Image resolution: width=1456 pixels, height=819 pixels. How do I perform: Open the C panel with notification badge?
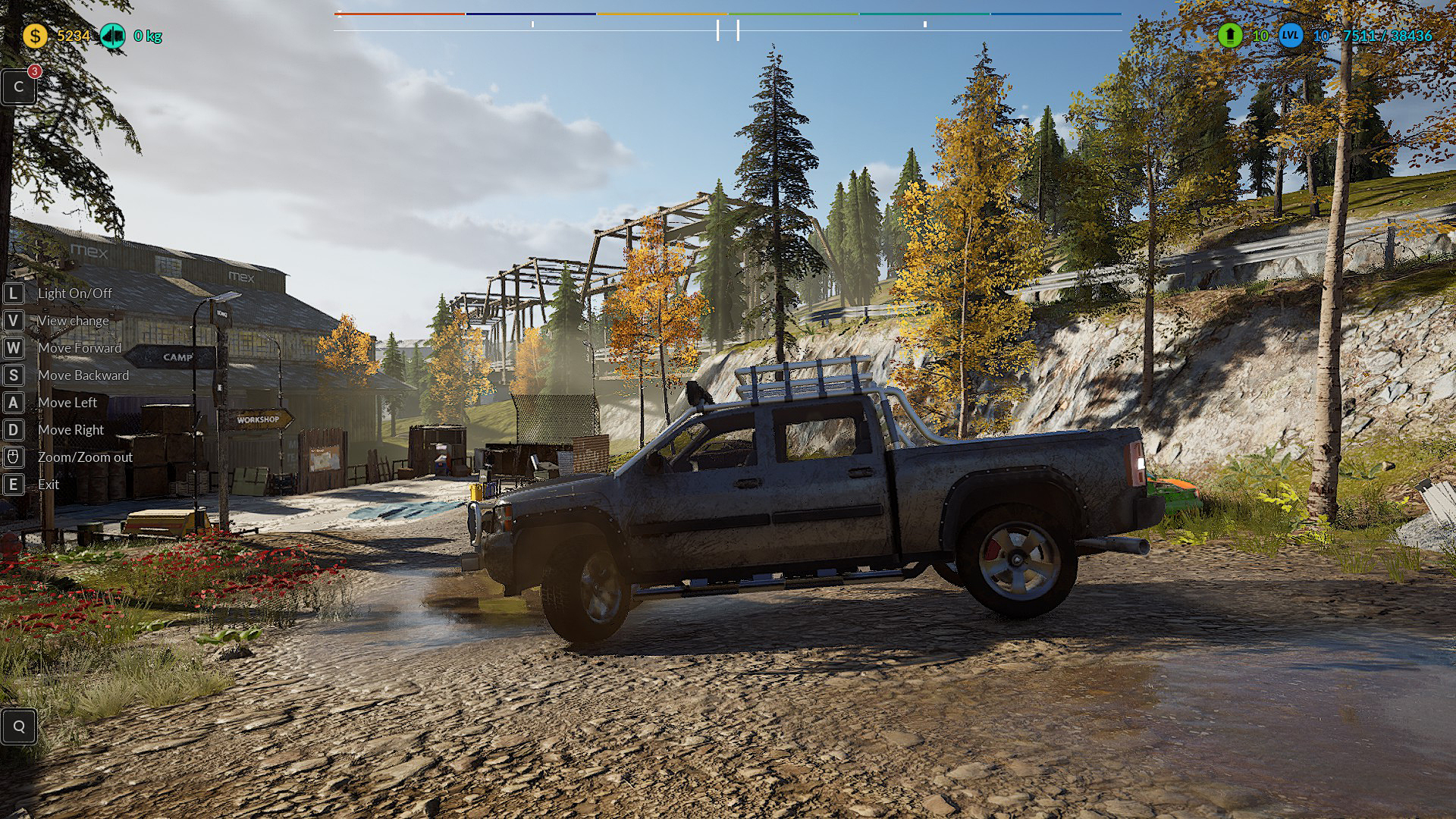(x=19, y=87)
